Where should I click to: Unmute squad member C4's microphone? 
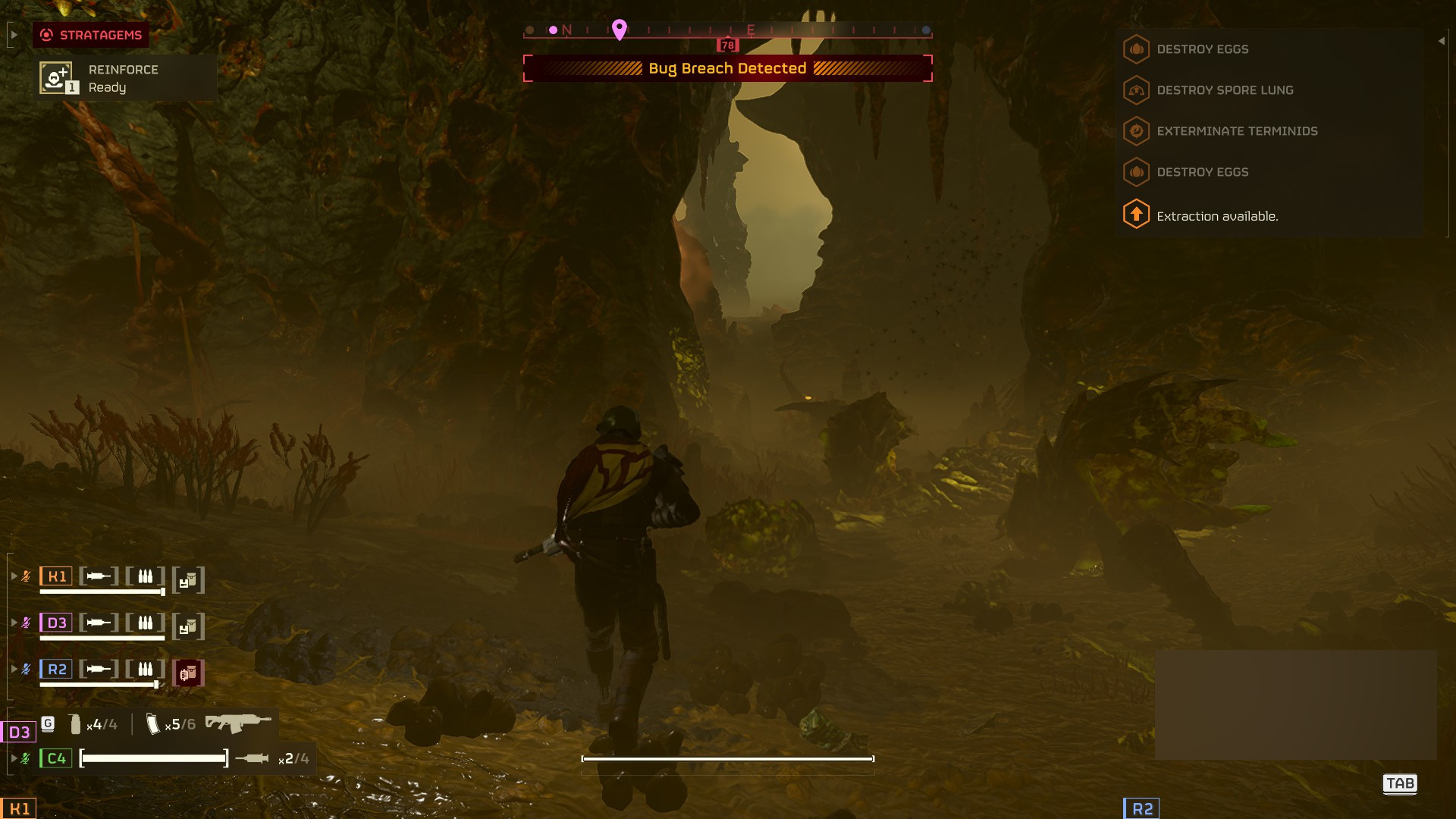[26, 756]
